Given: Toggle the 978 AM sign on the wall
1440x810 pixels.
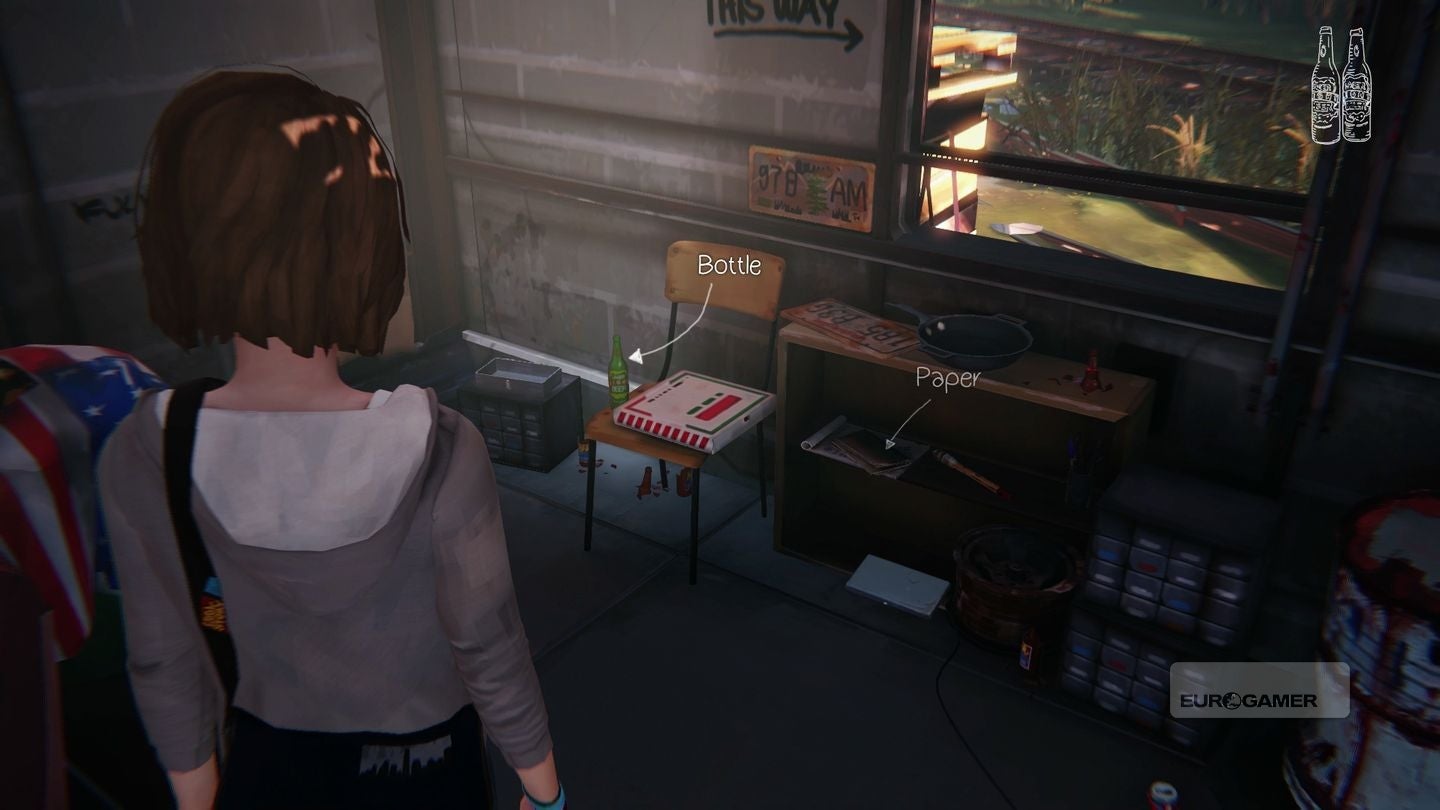Looking at the screenshot, I should [x=810, y=185].
